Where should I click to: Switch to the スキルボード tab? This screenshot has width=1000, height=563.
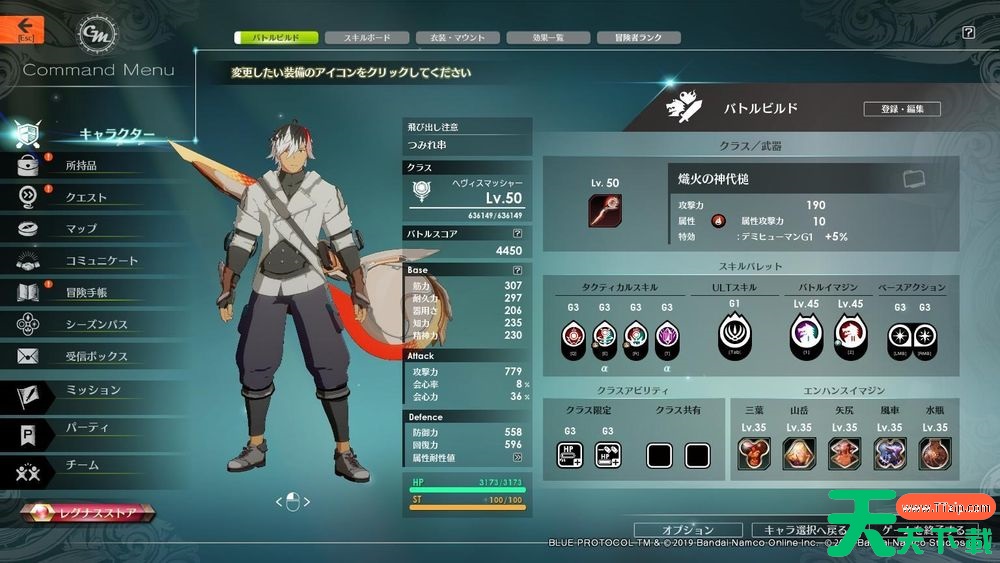pos(367,38)
